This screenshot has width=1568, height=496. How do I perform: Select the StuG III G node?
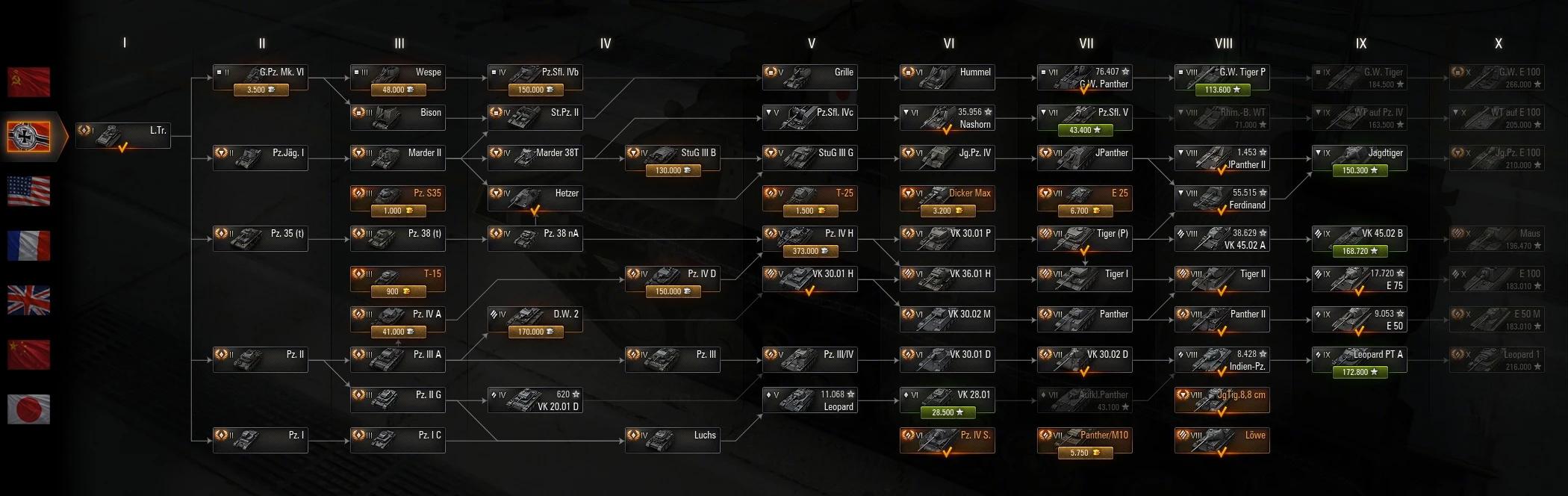tap(810, 158)
